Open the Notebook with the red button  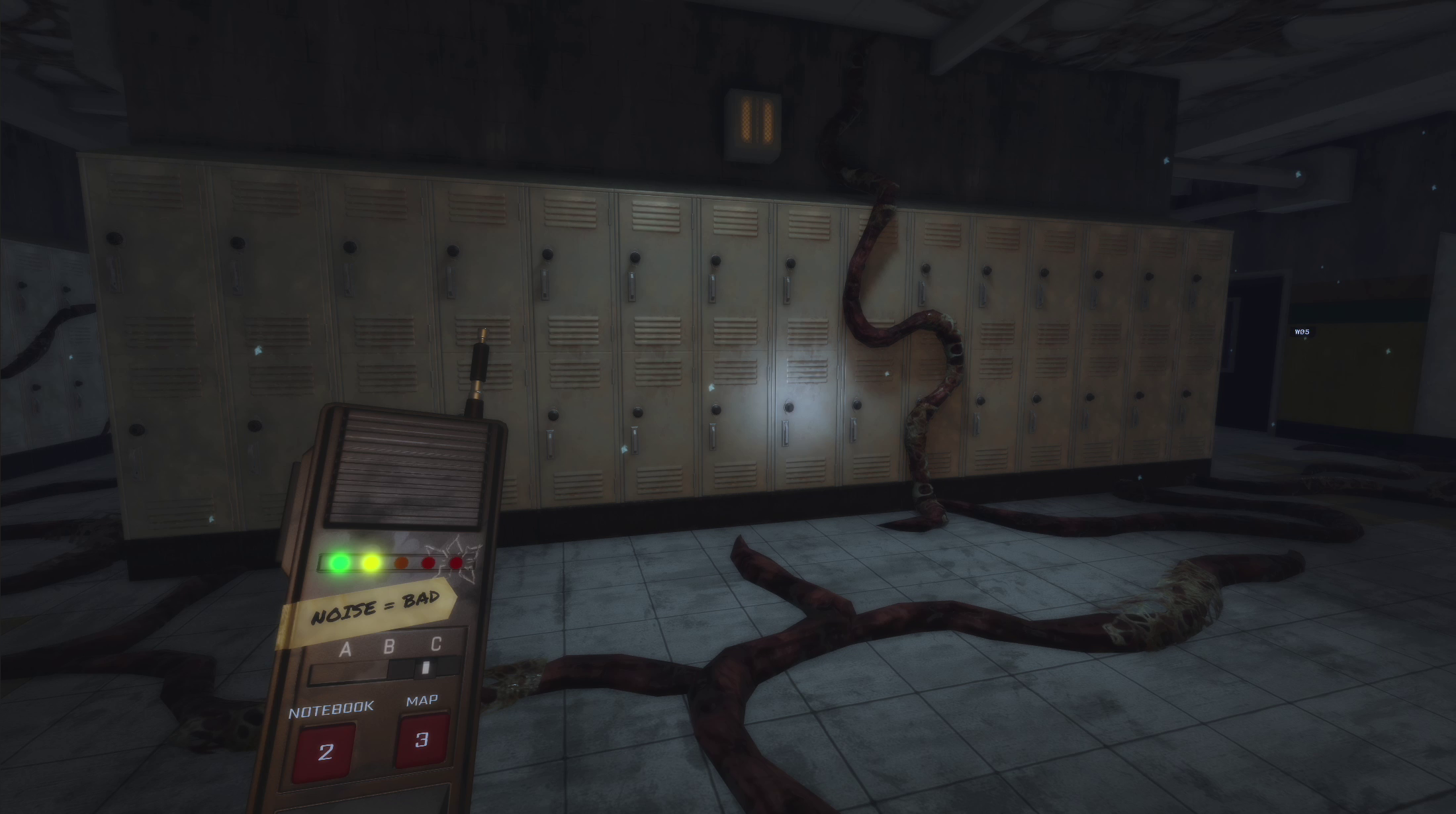coord(324,752)
